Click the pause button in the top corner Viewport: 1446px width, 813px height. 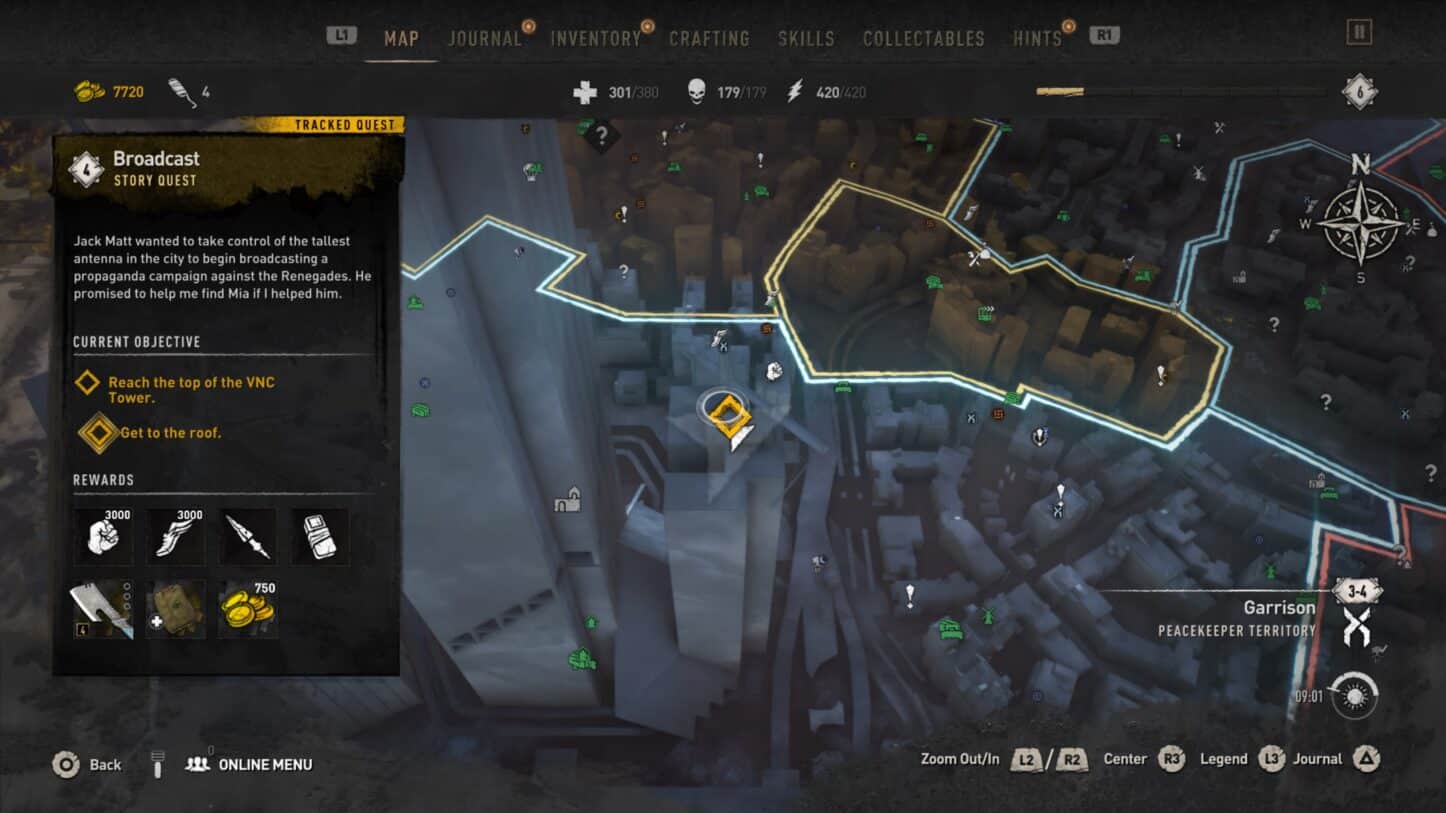coord(1359,33)
